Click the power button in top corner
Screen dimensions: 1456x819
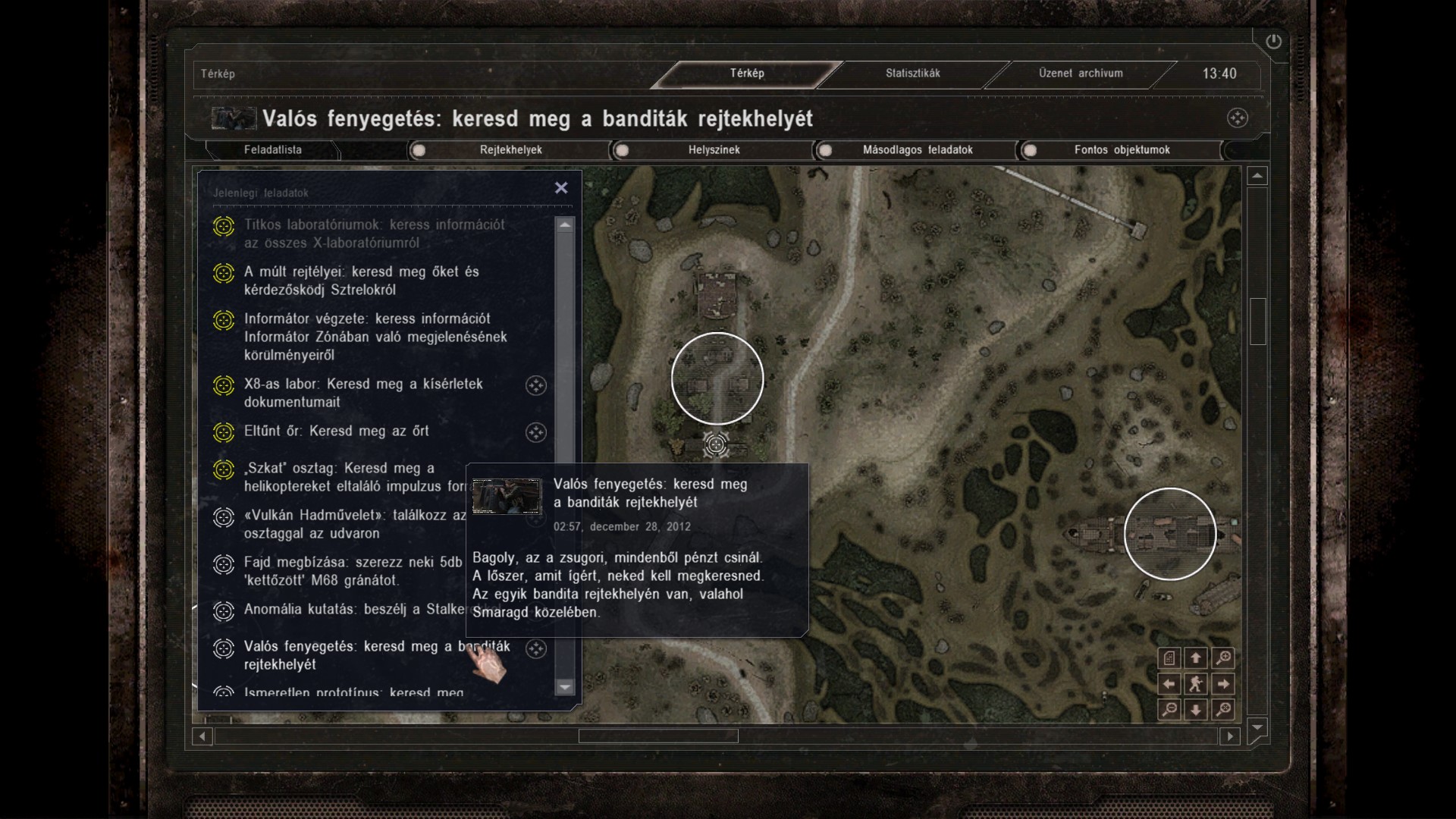coord(1273,42)
